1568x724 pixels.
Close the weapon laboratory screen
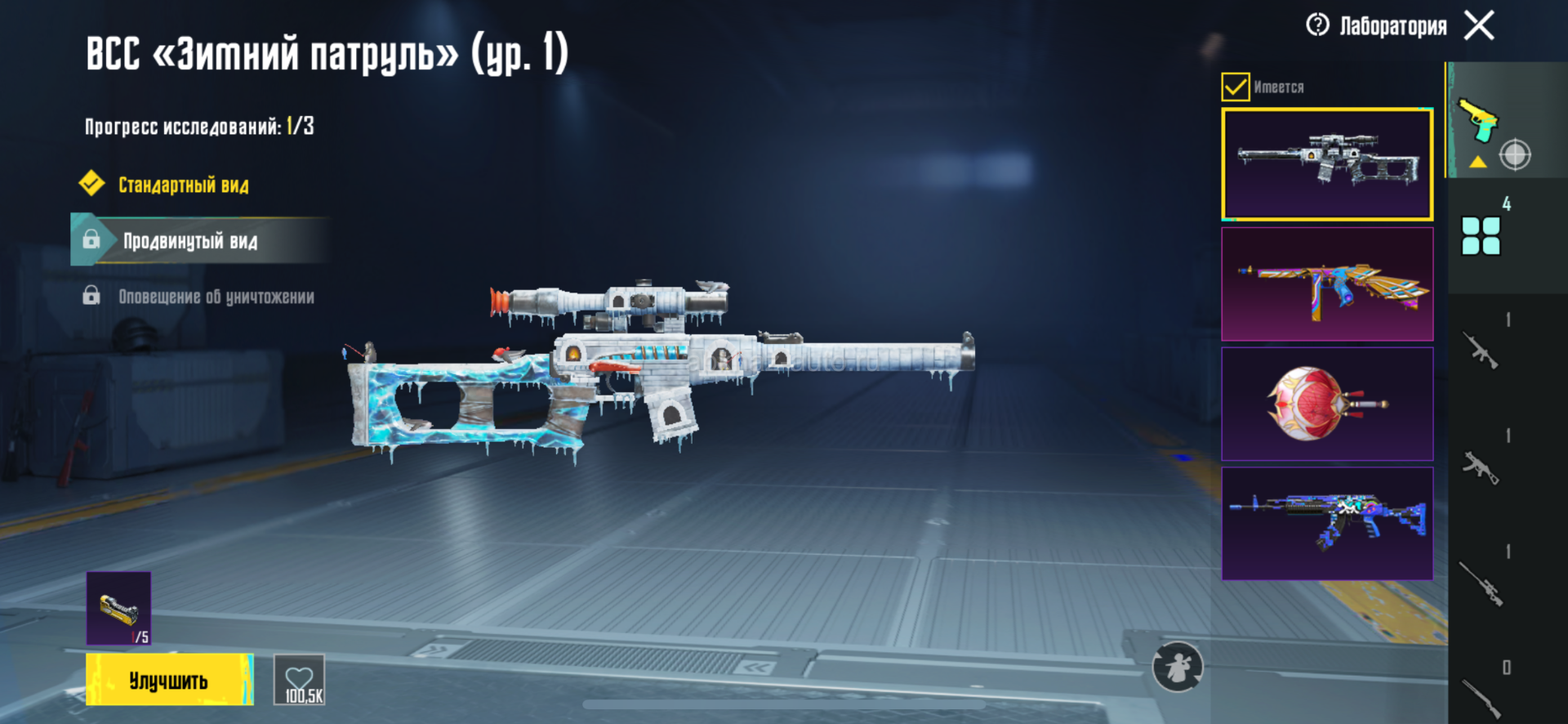click(x=1479, y=25)
